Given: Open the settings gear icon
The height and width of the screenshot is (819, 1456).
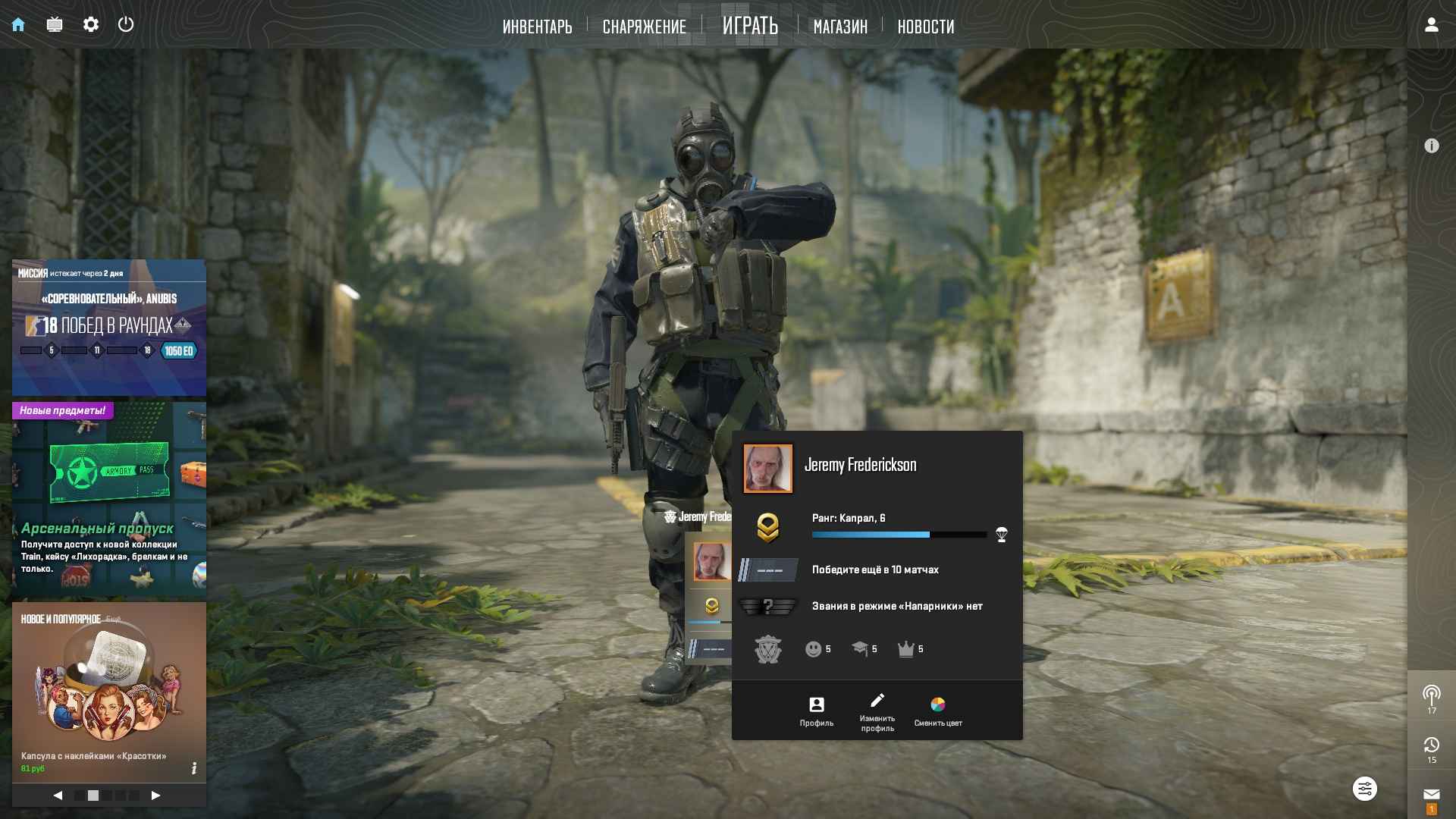Looking at the screenshot, I should pos(91,24).
